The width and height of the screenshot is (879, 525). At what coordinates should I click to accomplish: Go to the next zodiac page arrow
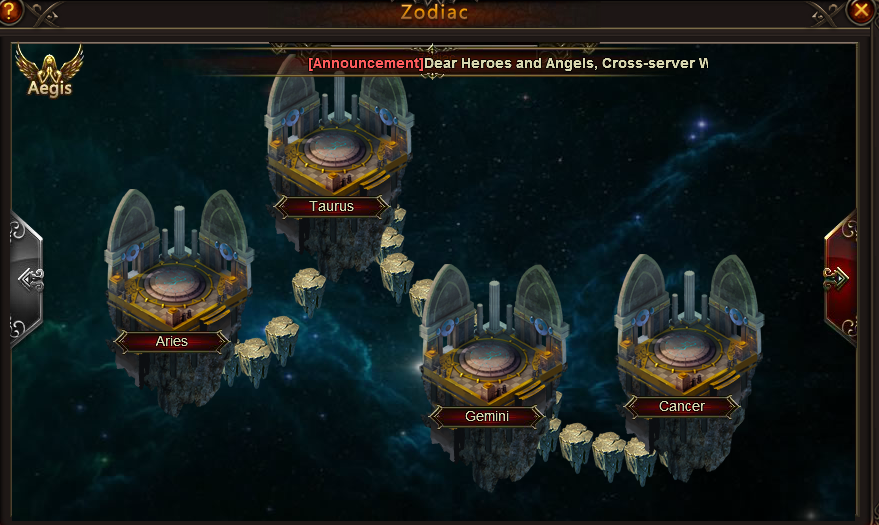[840, 277]
